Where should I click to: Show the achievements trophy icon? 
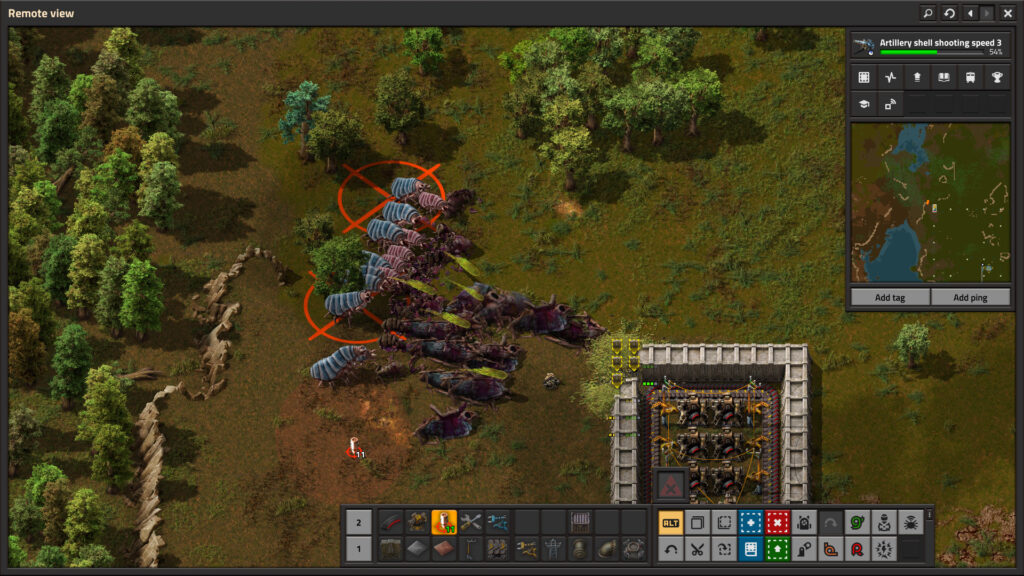(997, 77)
